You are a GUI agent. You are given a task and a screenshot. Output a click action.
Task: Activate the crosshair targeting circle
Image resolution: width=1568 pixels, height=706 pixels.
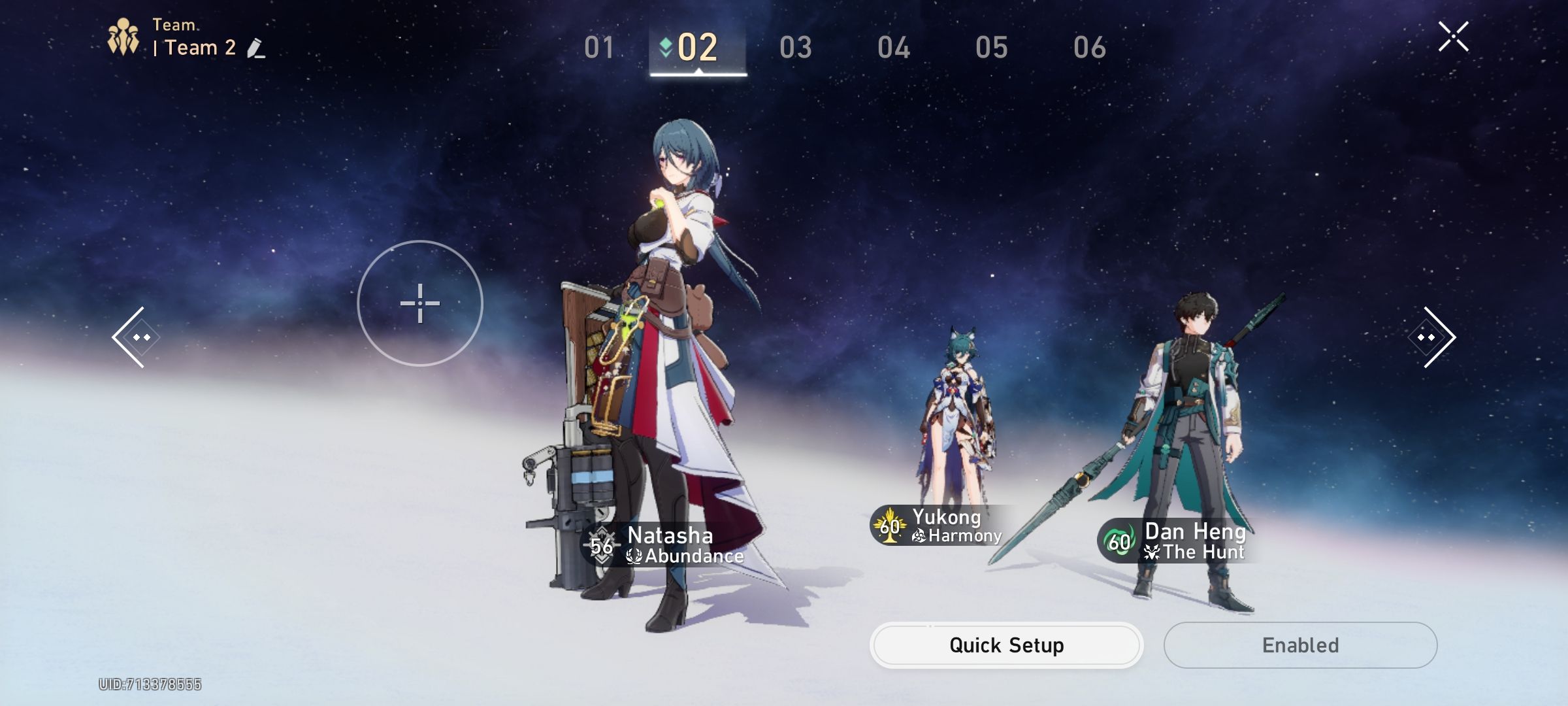420,303
